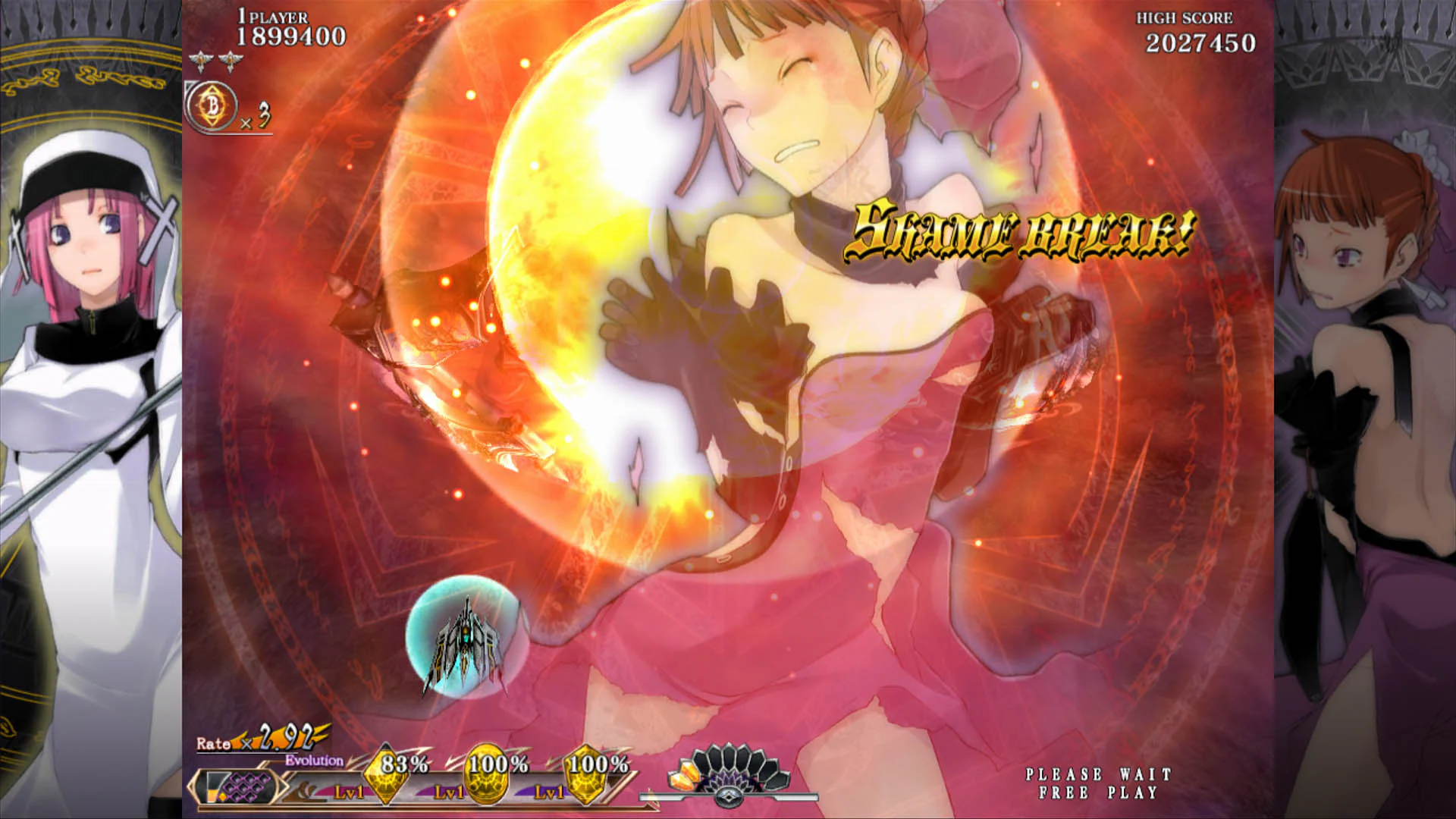Toggle the Evolution label indicator
The width and height of the screenshot is (1456, 819).
[x=315, y=759]
